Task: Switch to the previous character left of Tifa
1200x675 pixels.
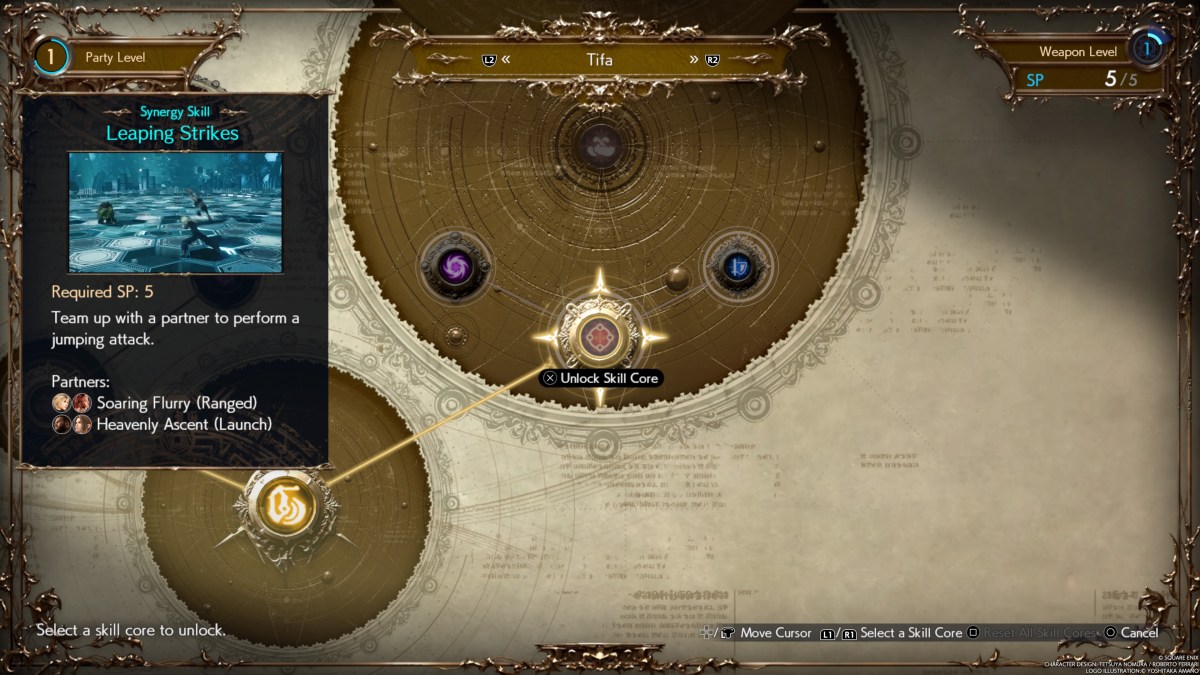Action: click(497, 59)
